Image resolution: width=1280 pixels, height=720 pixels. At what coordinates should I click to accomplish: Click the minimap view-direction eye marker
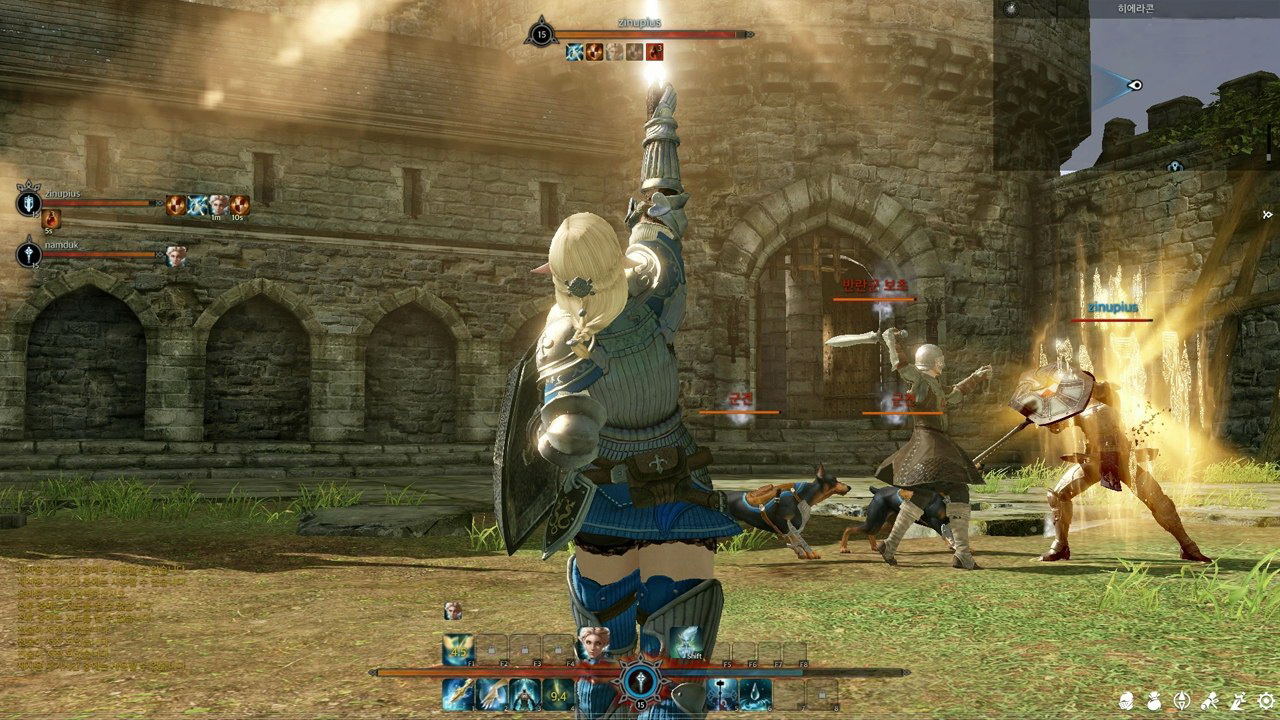coord(1134,85)
